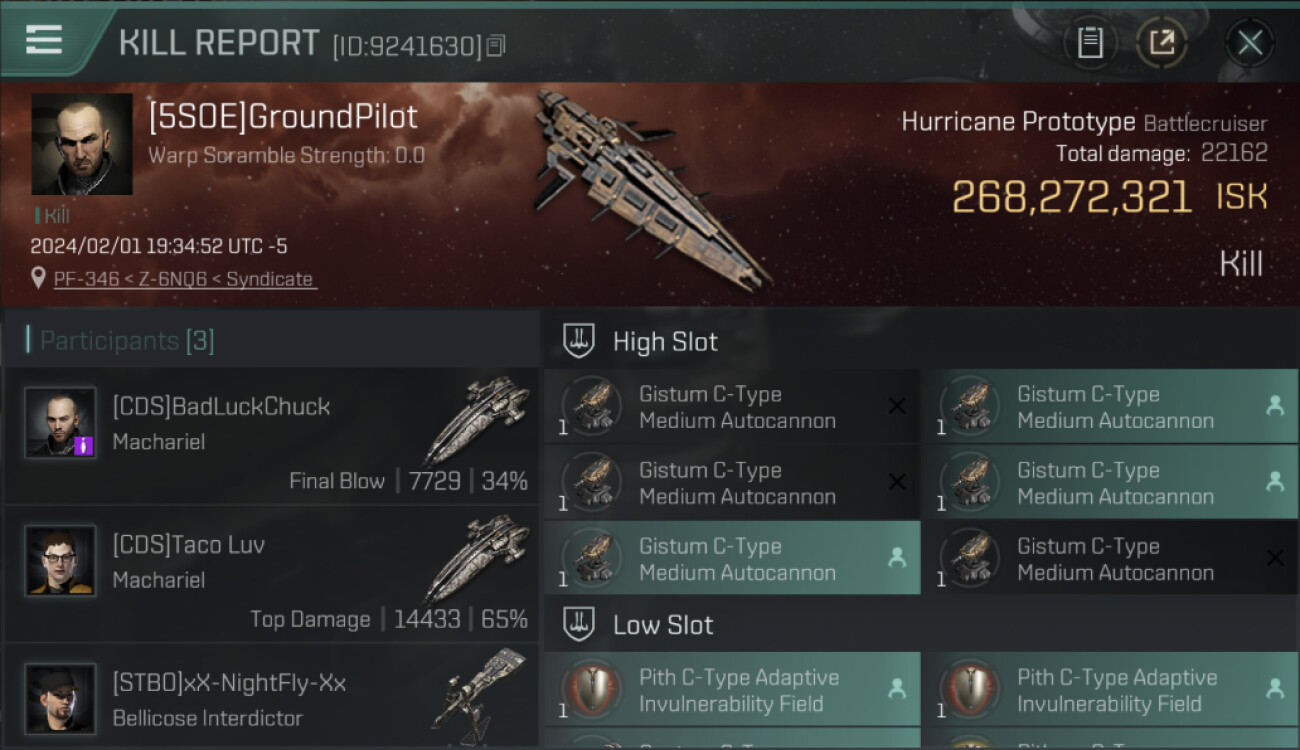Close the kill report window
This screenshot has width=1300, height=750.
(x=1249, y=43)
